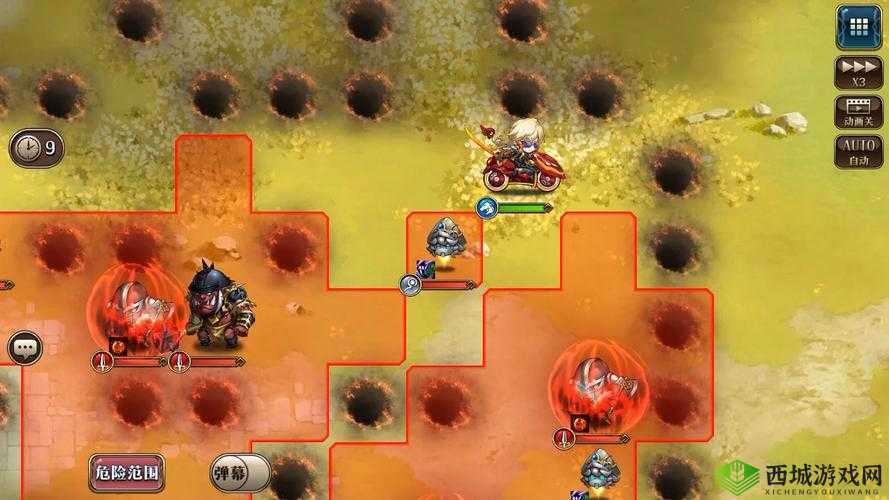Show the 危险范围 danger range
This screenshot has height=500, width=889.
pos(126,471)
